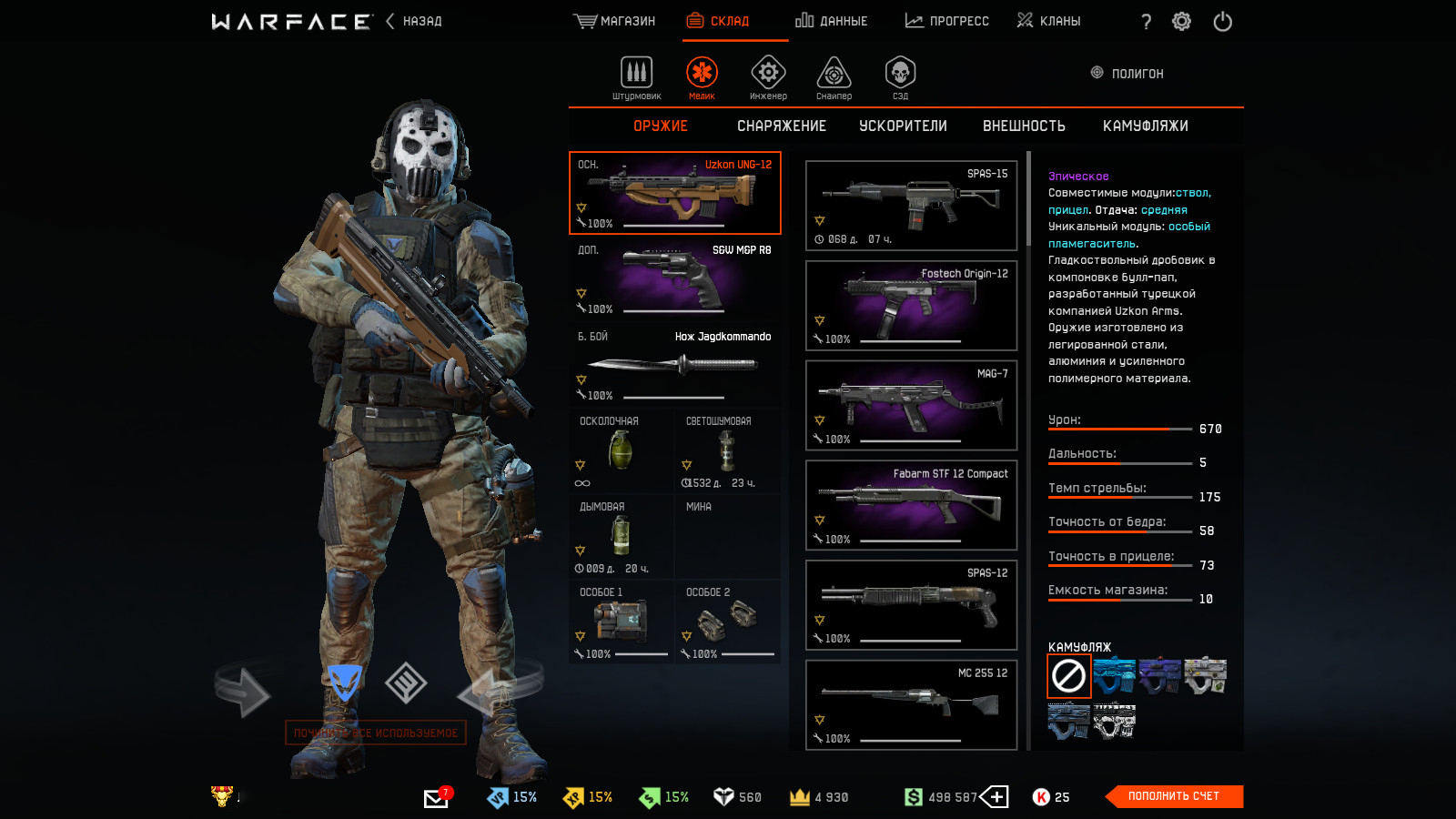1456x819 pixels.
Task: Switch to the Данные tab
Action: click(x=831, y=21)
